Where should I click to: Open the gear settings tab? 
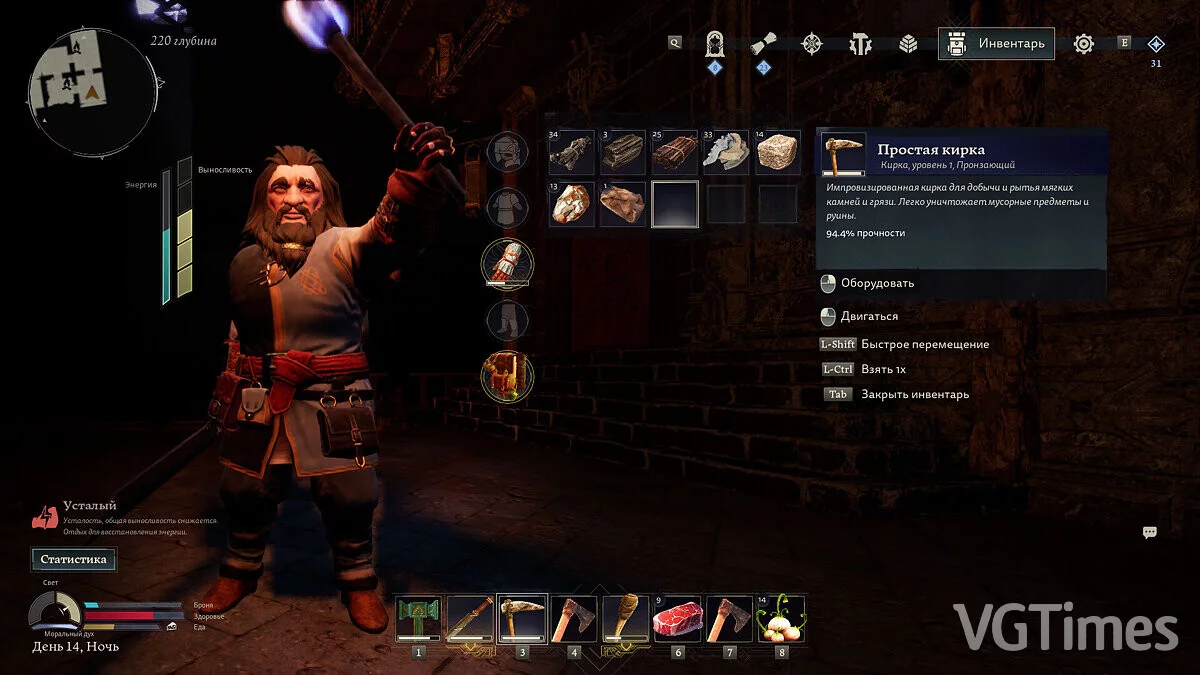(x=1084, y=44)
